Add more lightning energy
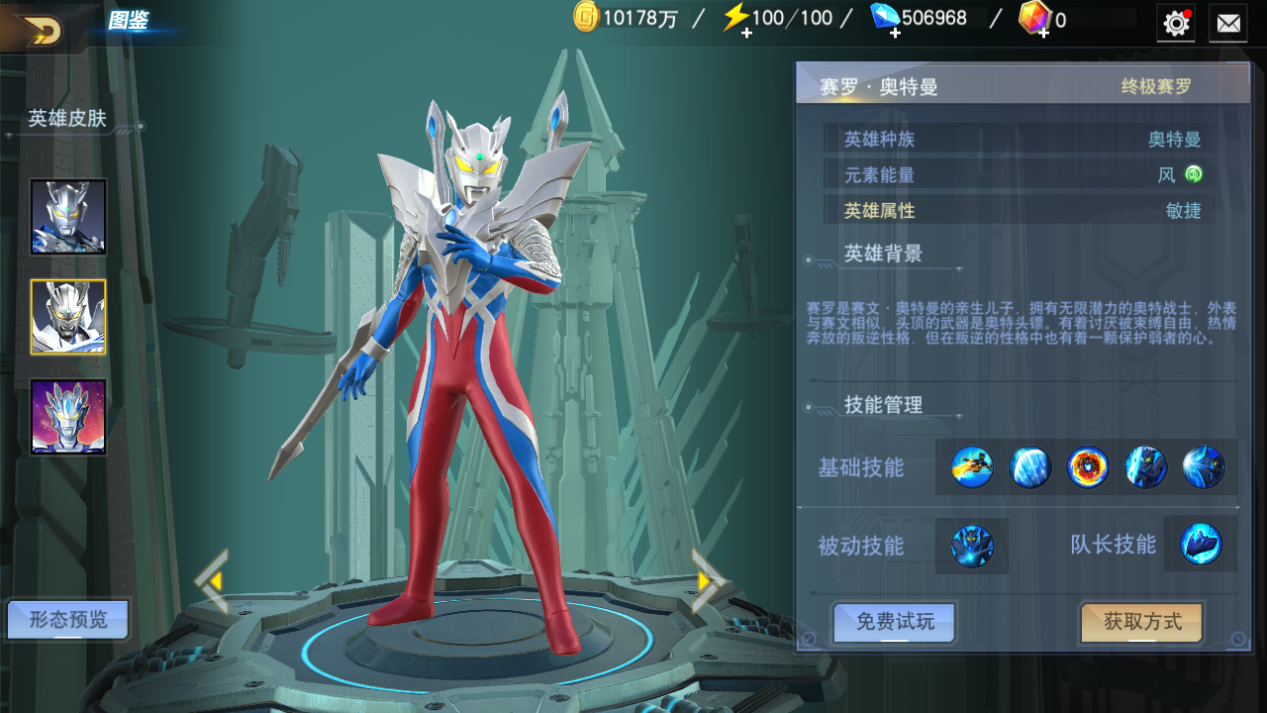1267x713 pixels. pyautogui.click(x=746, y=33)
